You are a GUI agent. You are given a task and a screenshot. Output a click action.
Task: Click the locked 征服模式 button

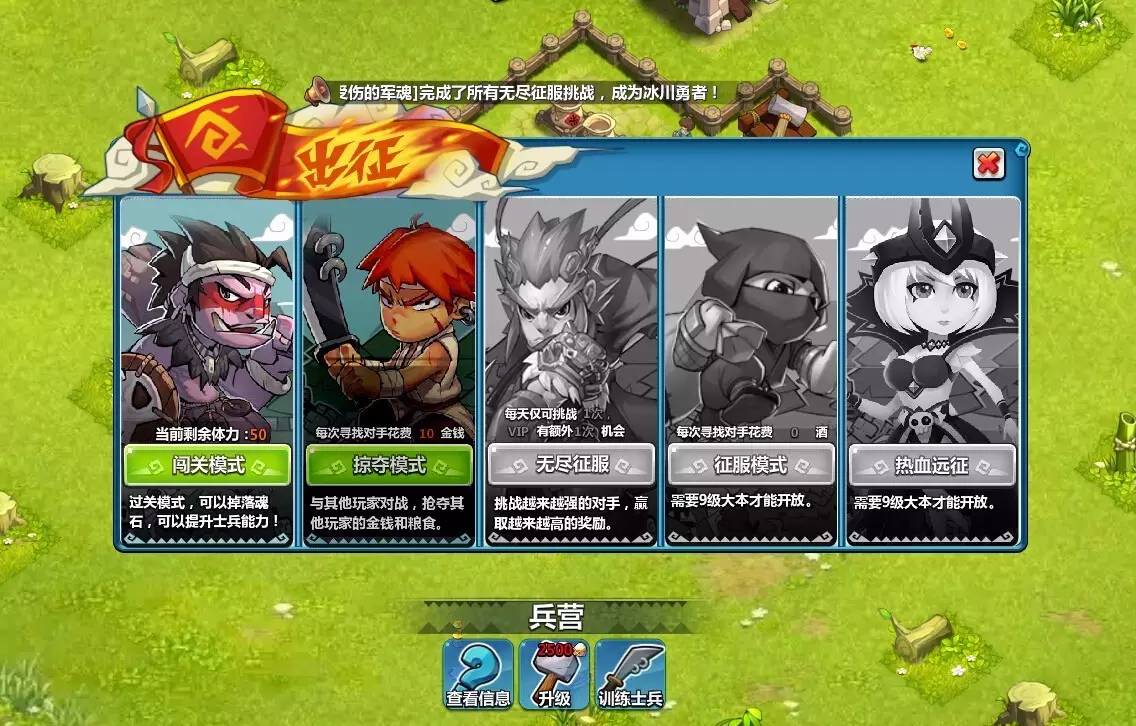tap(751, 465)
